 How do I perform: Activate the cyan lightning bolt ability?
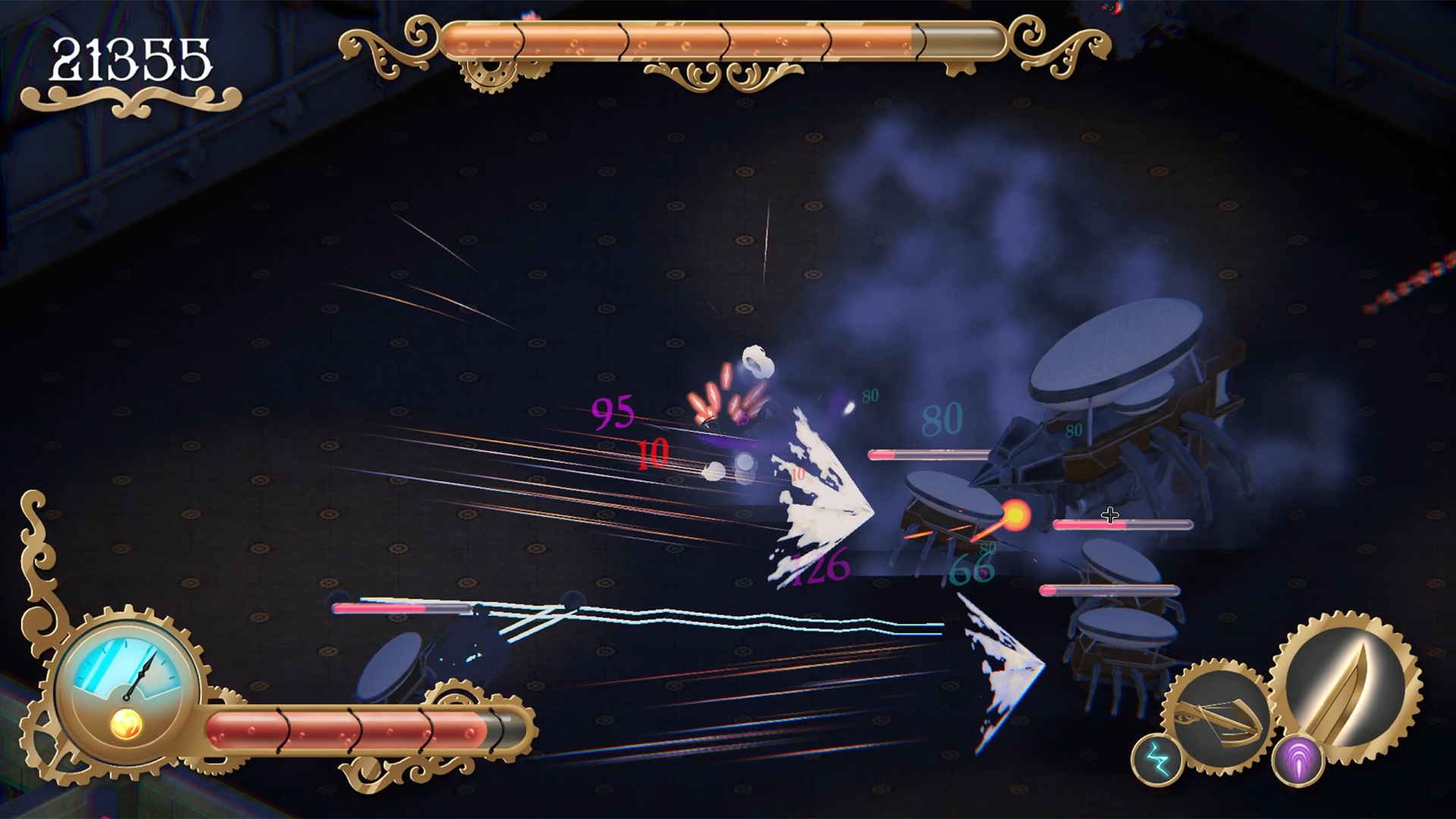tap(1157, 760)
